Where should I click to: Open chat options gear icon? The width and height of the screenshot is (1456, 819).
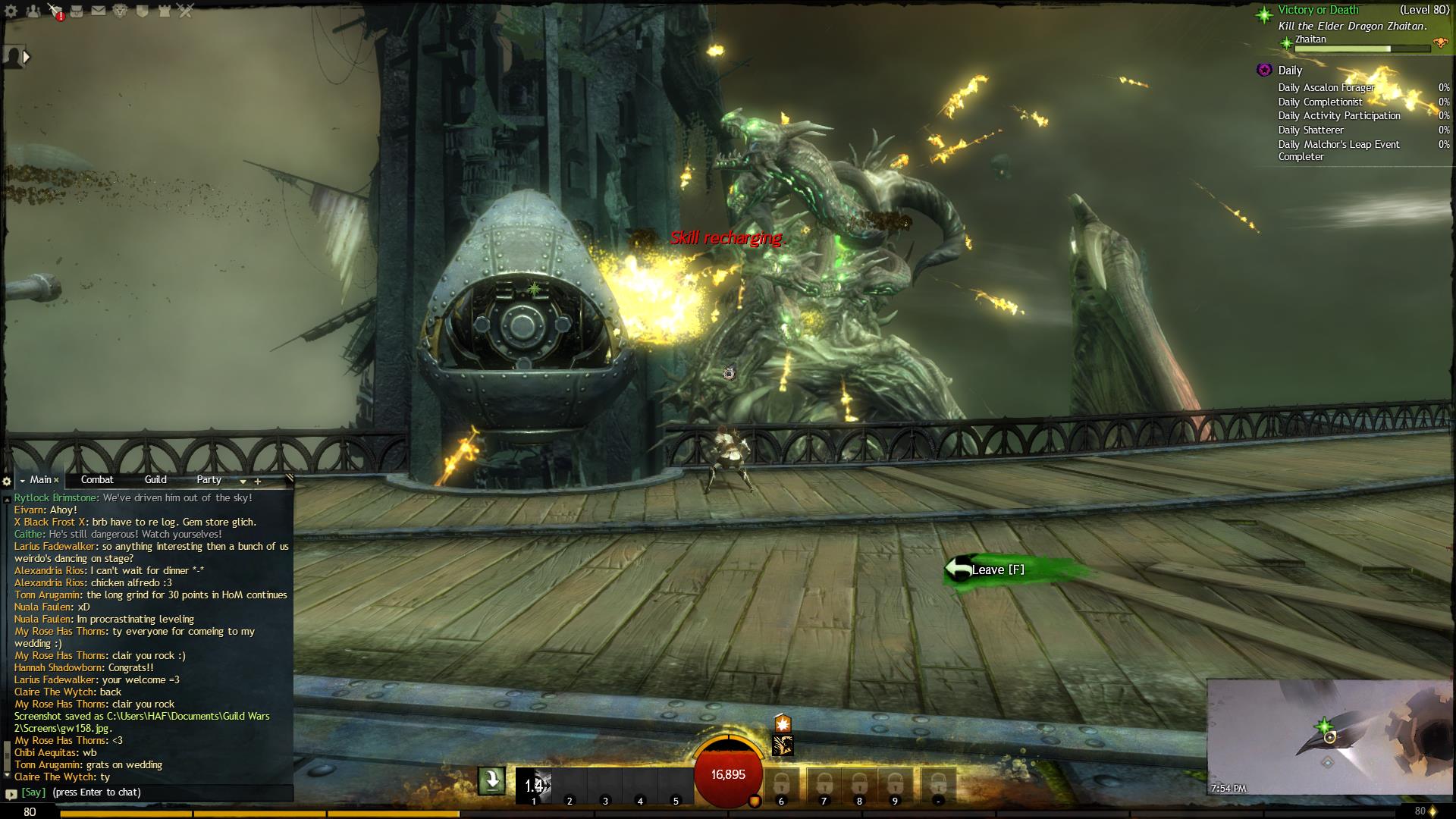click(x=7, y=481)
